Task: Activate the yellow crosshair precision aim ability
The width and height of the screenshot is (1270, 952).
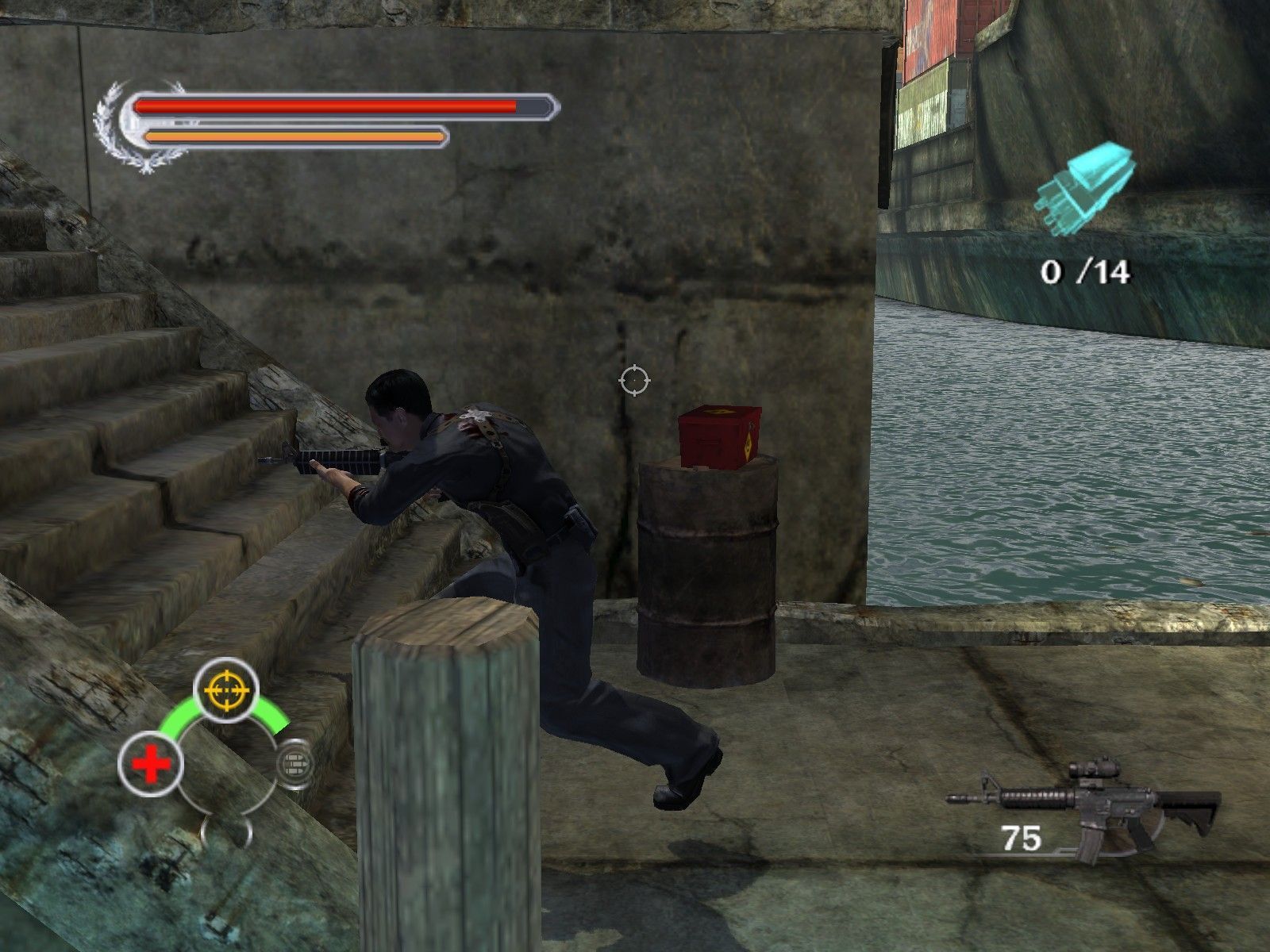Action: click(226, 690)
